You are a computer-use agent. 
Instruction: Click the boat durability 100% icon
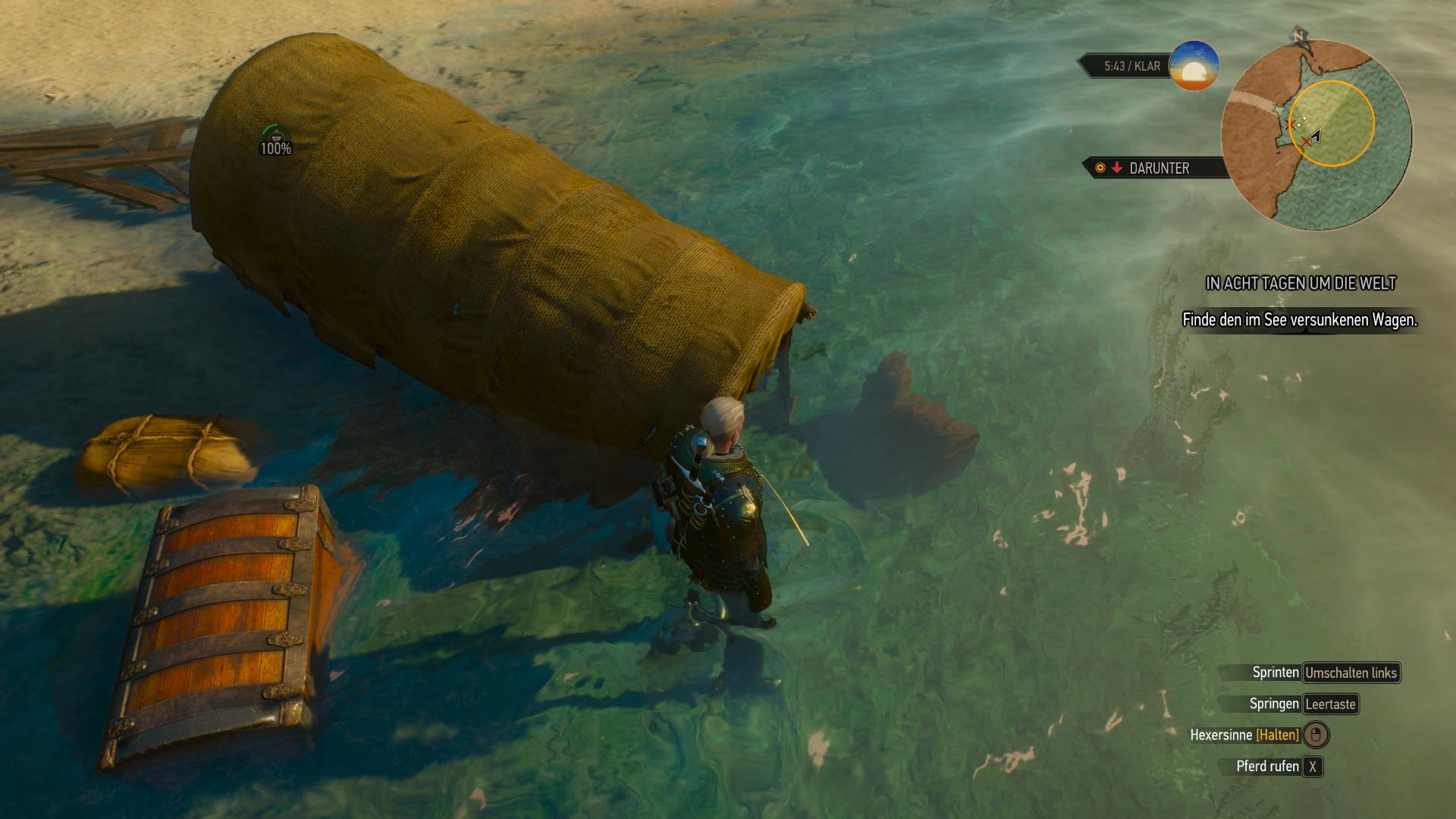(275, 141)
